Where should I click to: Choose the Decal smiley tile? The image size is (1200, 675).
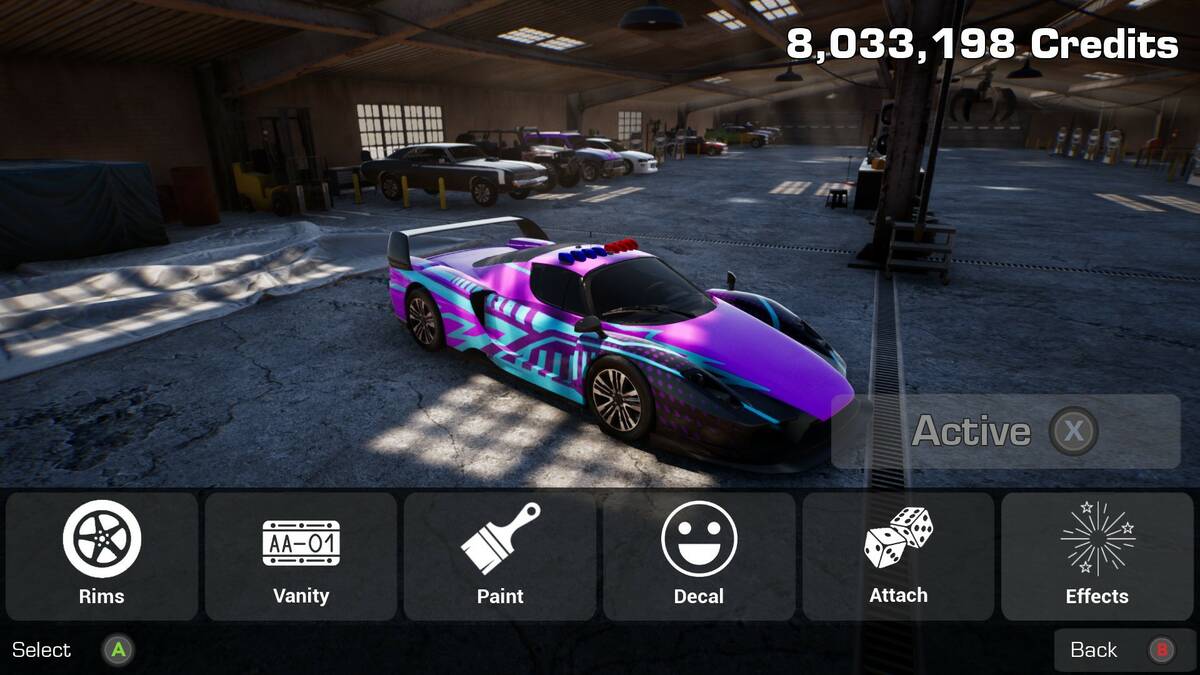699,556
